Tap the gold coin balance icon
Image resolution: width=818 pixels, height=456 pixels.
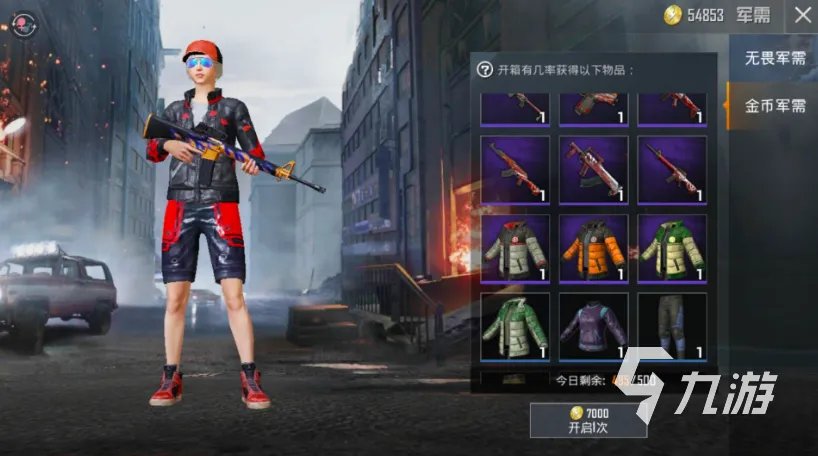pyautogui.click(x=673, y=15)
